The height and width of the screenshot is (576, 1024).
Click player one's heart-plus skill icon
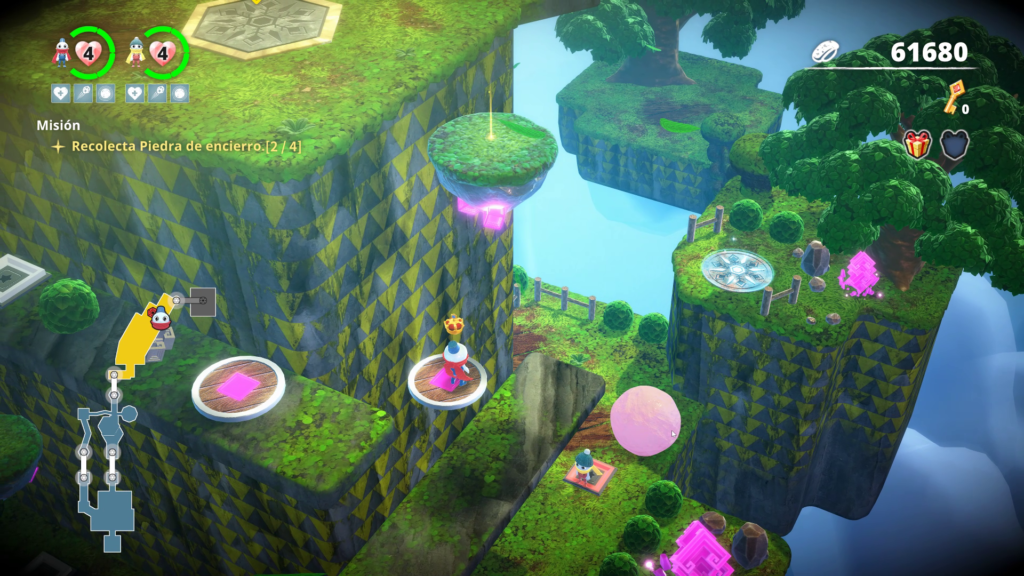coord(61,93)
